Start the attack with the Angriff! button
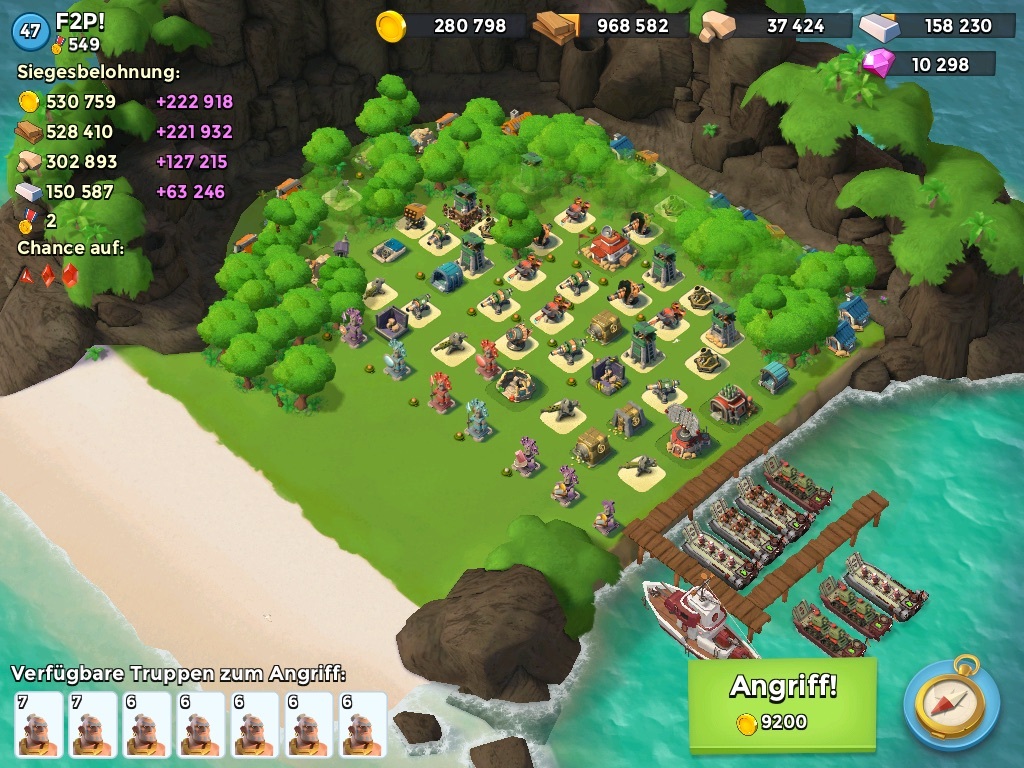1024x768 pixels. click(782, 702)
